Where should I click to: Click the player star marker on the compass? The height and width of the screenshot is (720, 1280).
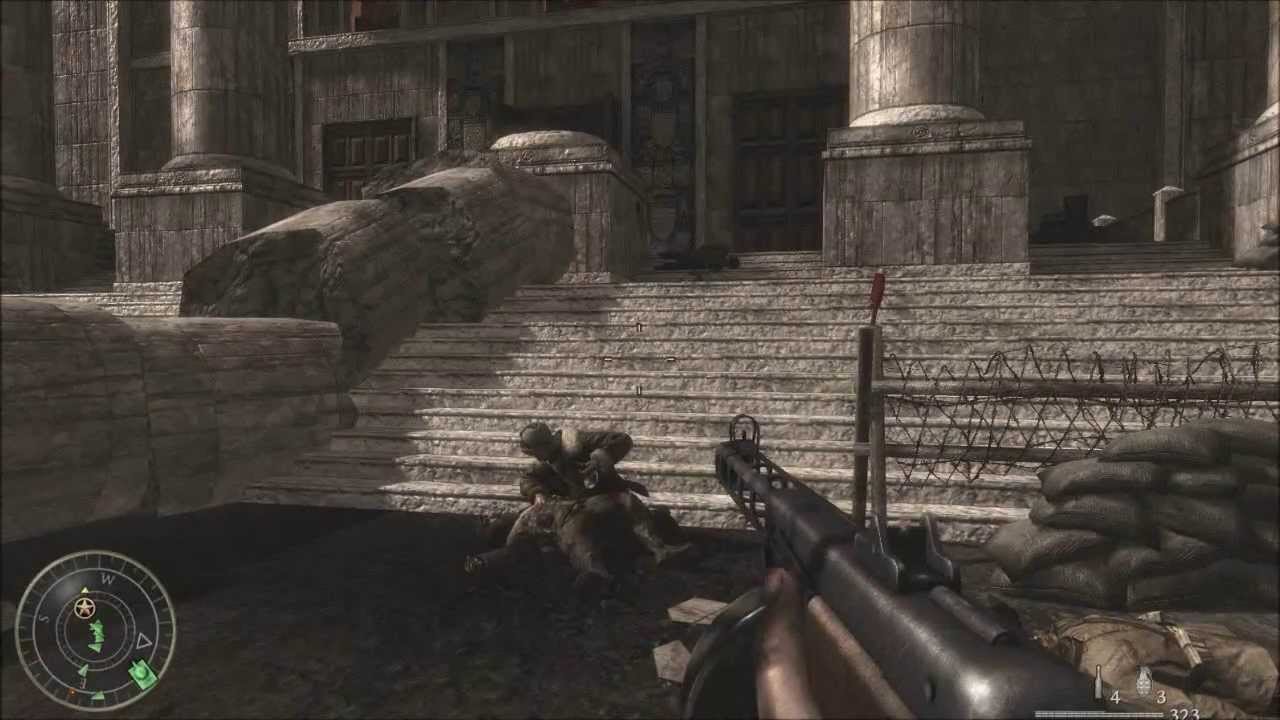pyautogui.click(x=84, y=607)
